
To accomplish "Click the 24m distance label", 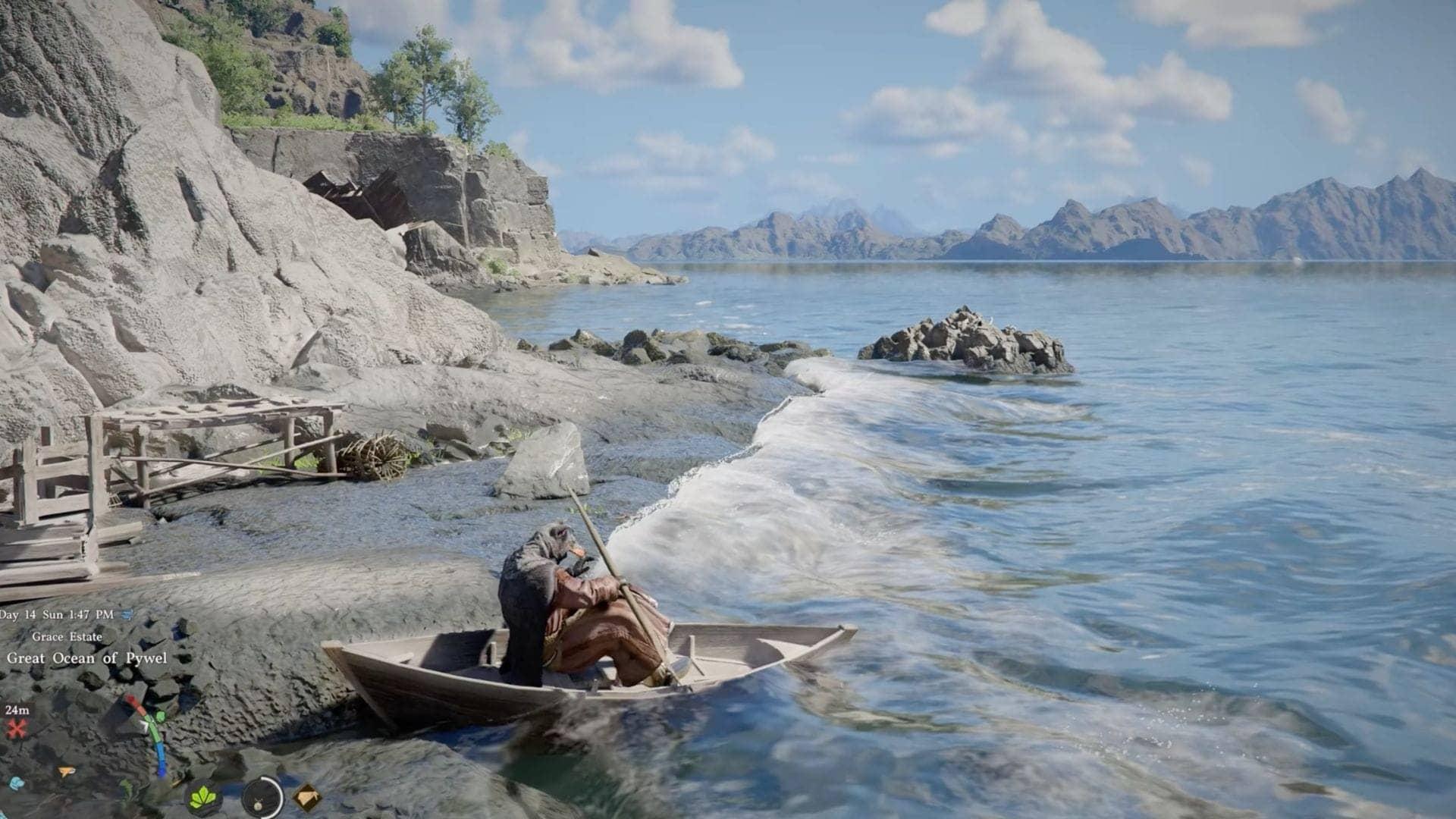I will (18, 711).
